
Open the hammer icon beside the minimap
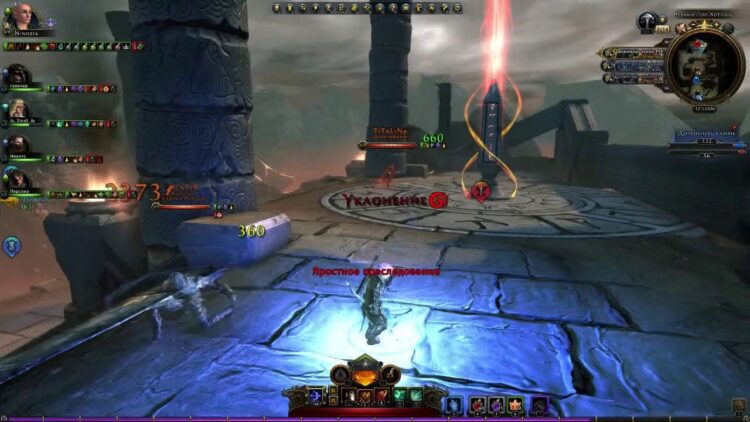pyautogui.click(x=647, y=21)
